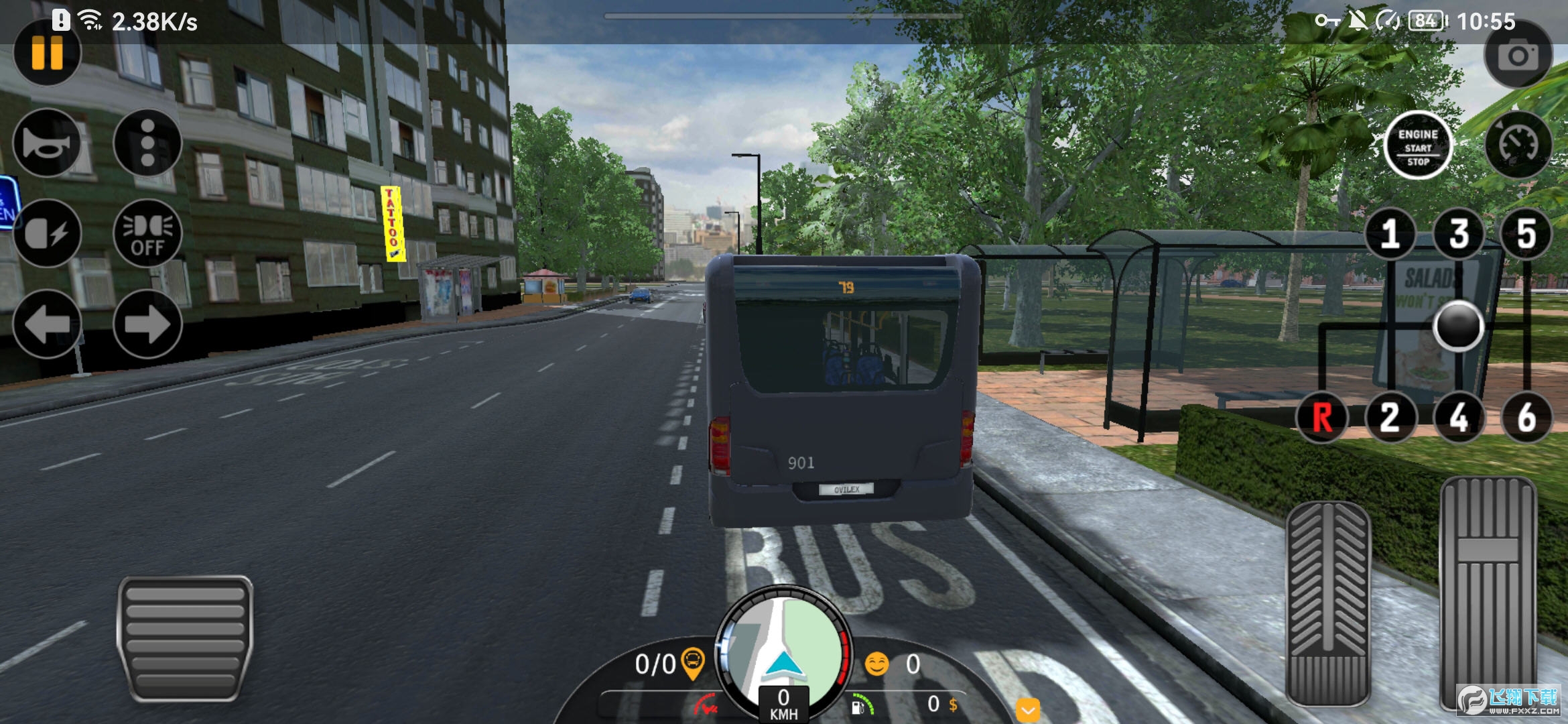Step on the brake pedal

[1327, 603]
